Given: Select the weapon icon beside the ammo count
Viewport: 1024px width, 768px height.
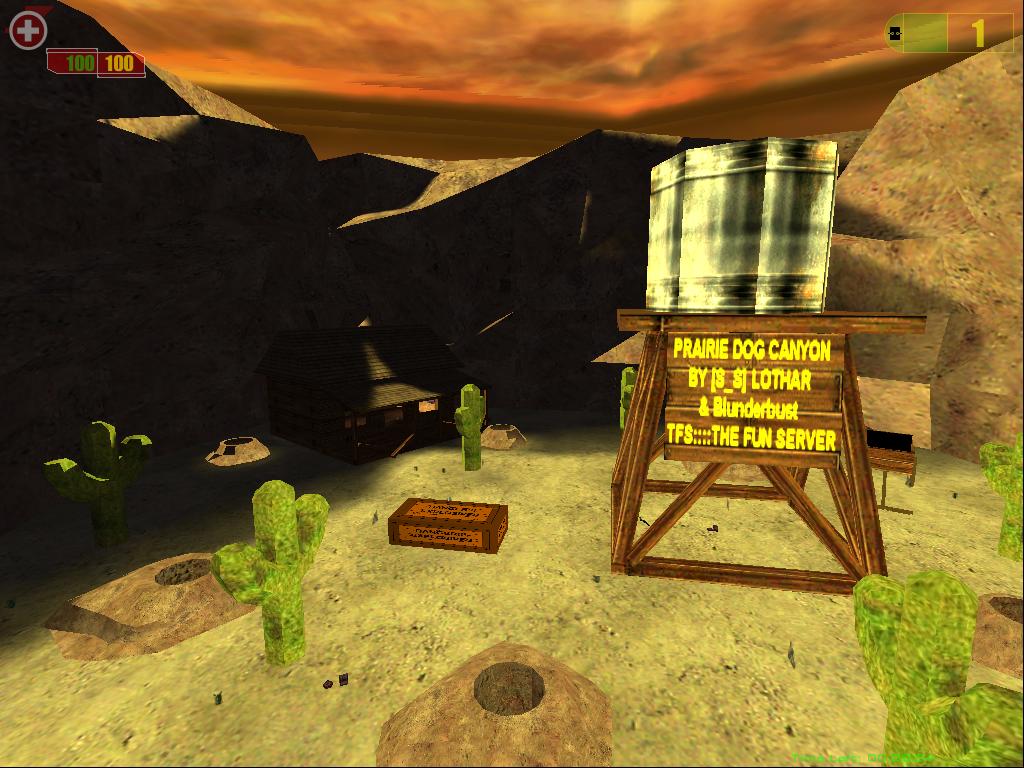Looking at the screenshot, I should coord(896,33).
